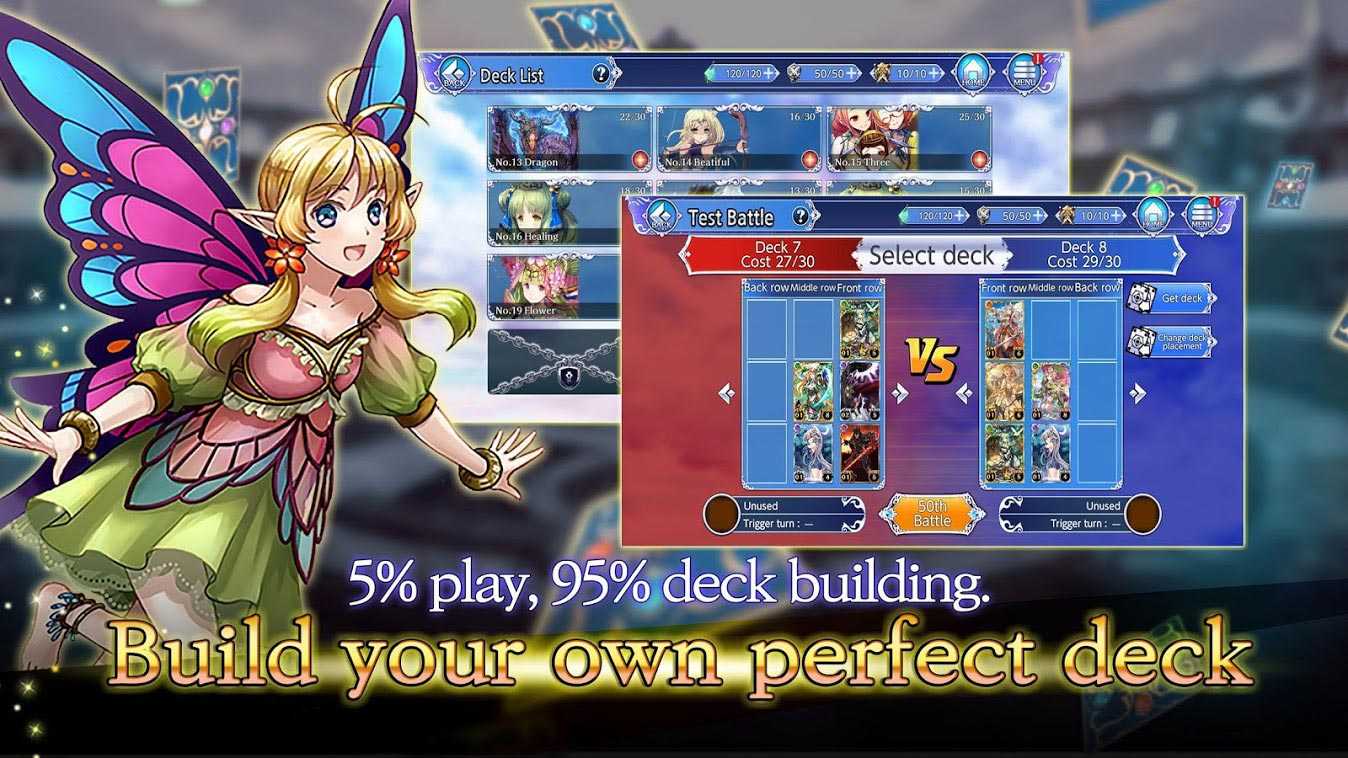Open the Deck List menu button
Screen dimensions: 1348x758
1023,73
